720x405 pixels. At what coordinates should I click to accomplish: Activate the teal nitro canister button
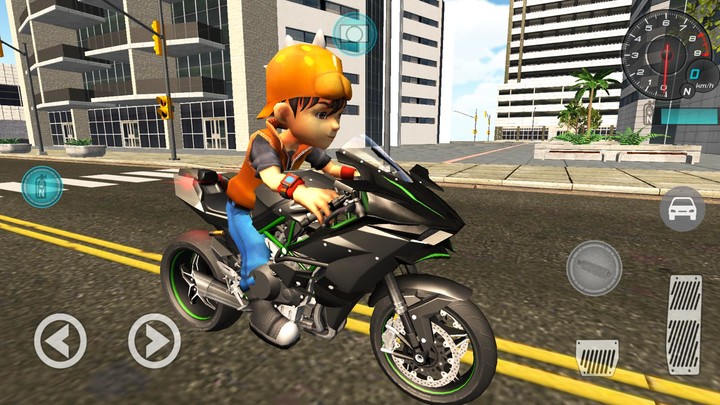coord(41,186)
